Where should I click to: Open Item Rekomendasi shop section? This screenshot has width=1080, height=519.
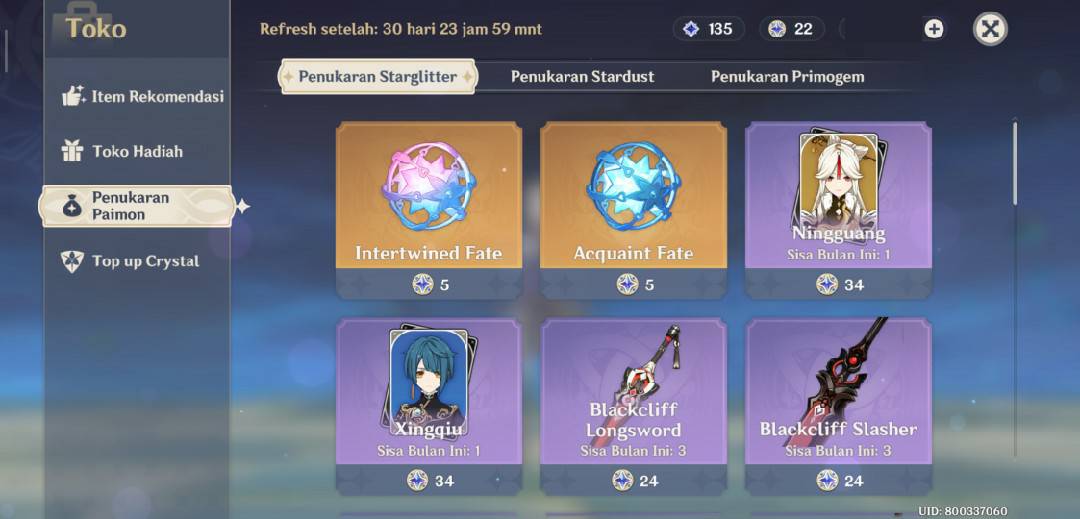tap(141, 97)
